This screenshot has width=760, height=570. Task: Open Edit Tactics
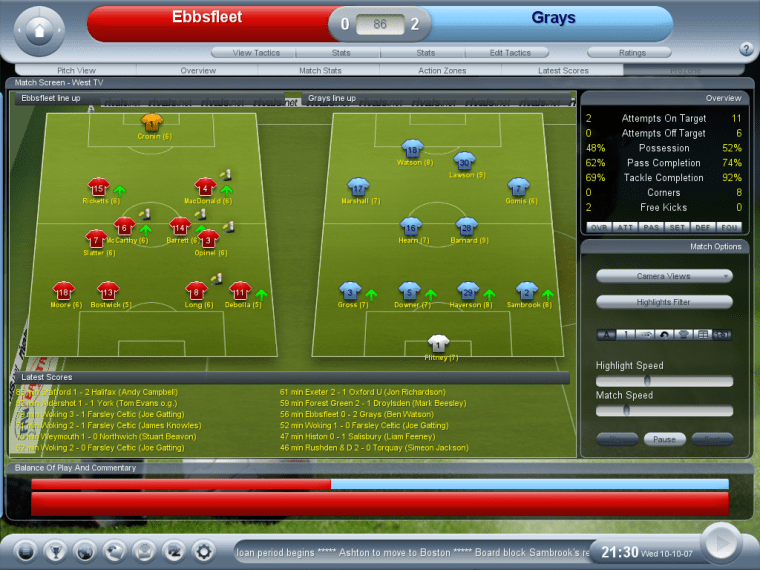coord(510,52)
